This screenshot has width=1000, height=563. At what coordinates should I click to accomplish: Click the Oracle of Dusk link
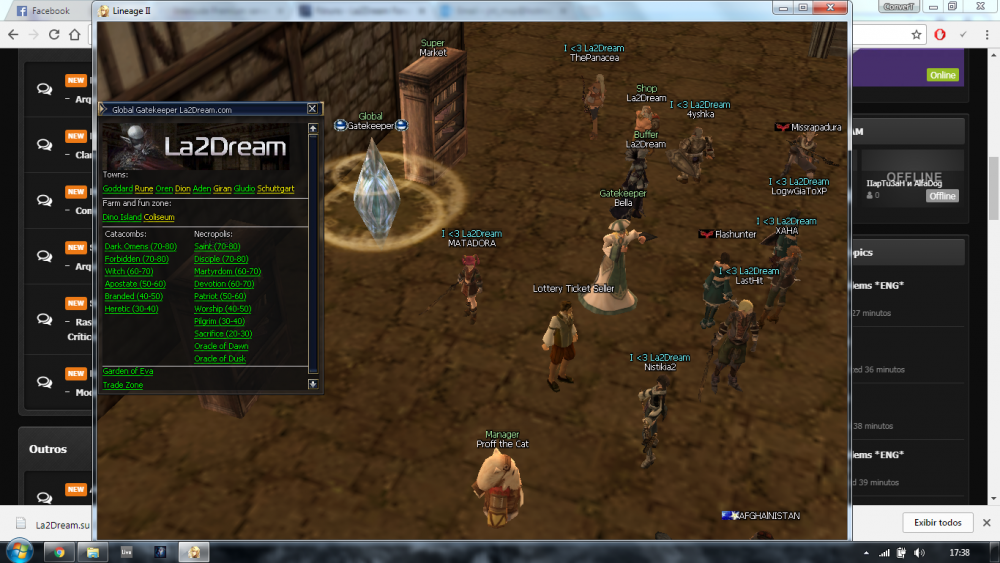[x=220, y=358]
